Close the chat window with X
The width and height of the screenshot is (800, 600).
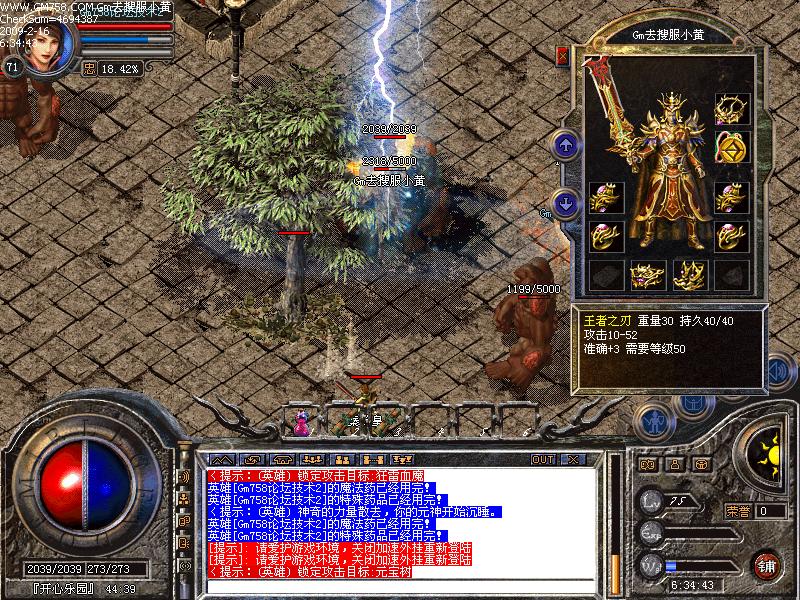573,459
